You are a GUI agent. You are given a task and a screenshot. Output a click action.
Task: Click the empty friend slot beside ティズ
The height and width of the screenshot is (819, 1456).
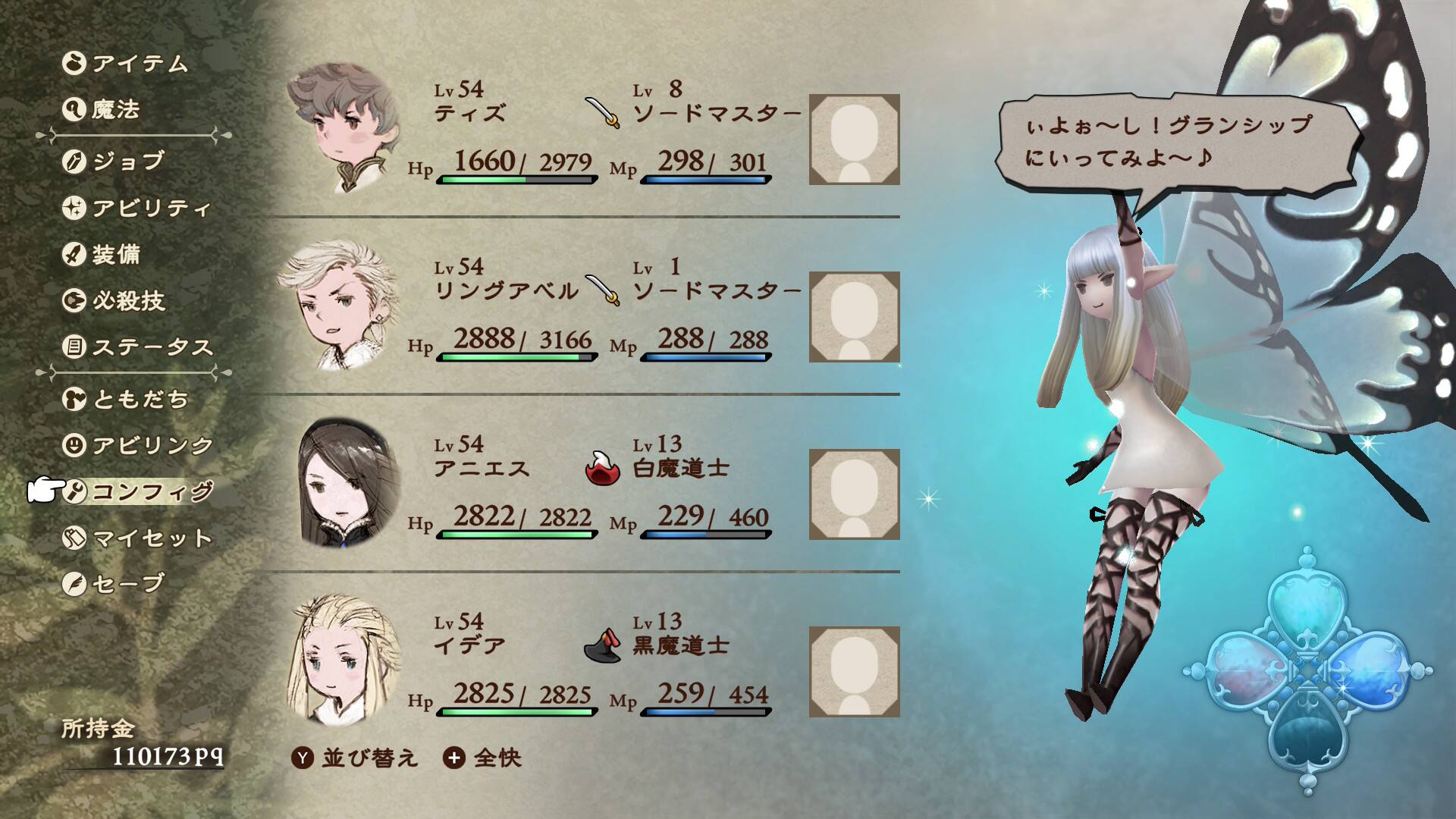click(x=854, y=140)
